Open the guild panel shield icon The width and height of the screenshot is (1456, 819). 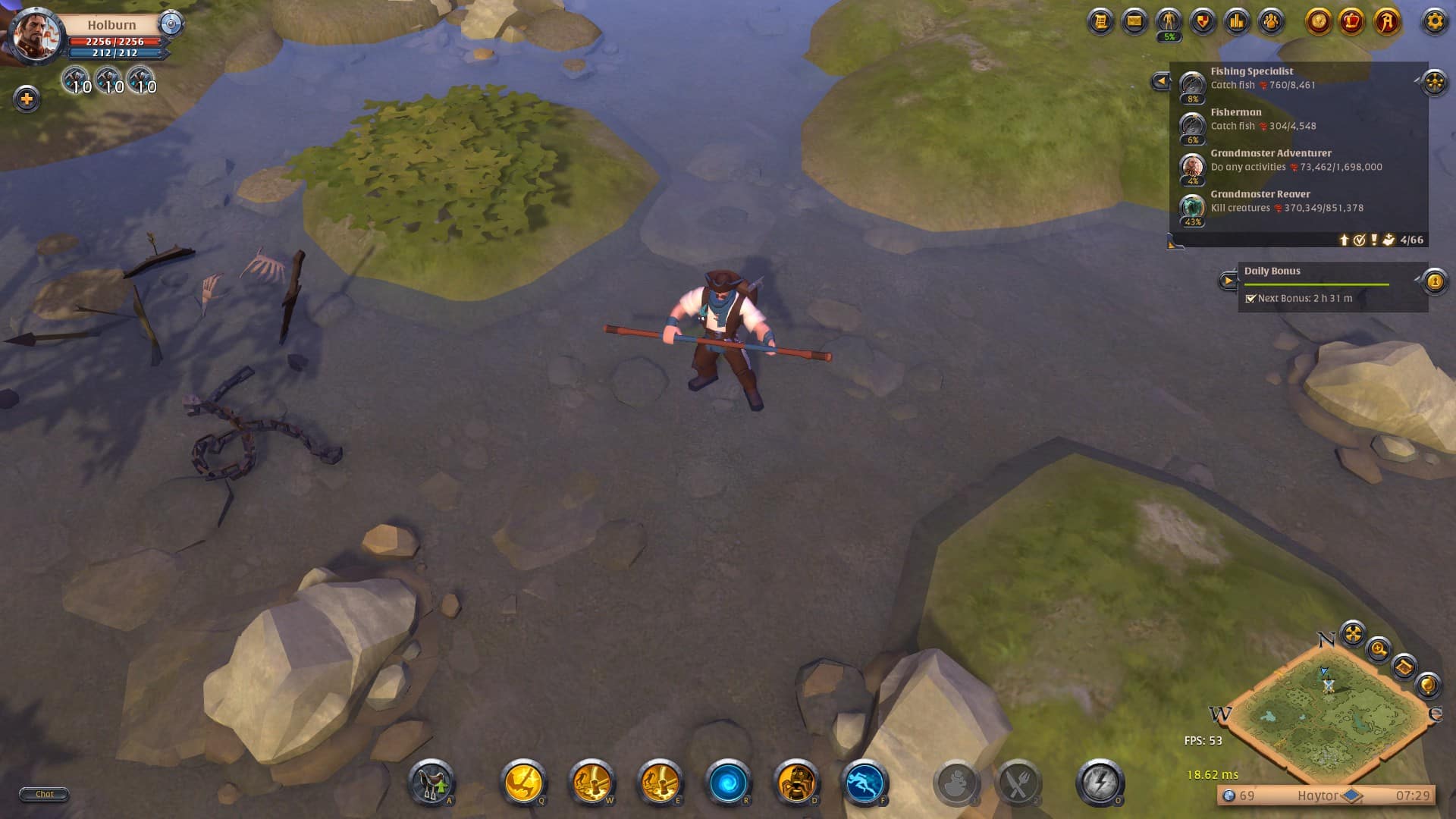1203,20
